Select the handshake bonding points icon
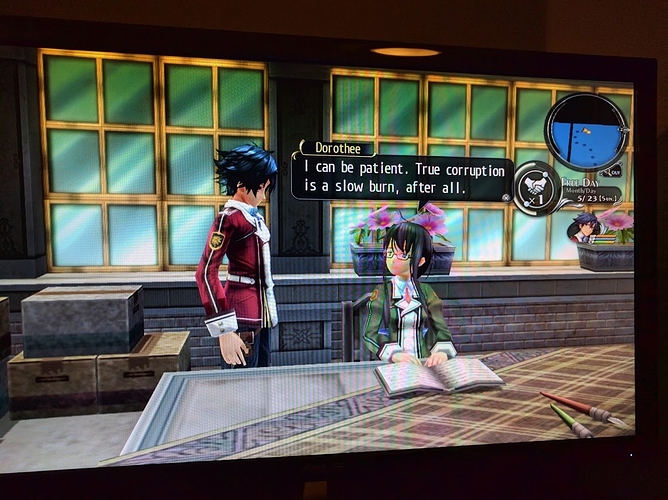The height and width of the screenshot is (500, 668). (538, 187)
